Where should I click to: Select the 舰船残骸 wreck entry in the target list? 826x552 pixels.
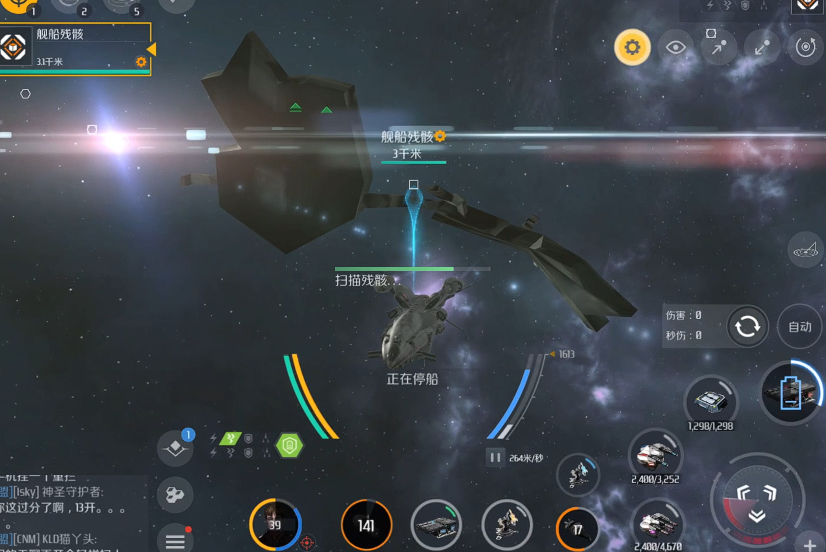(x=75, y=48)
